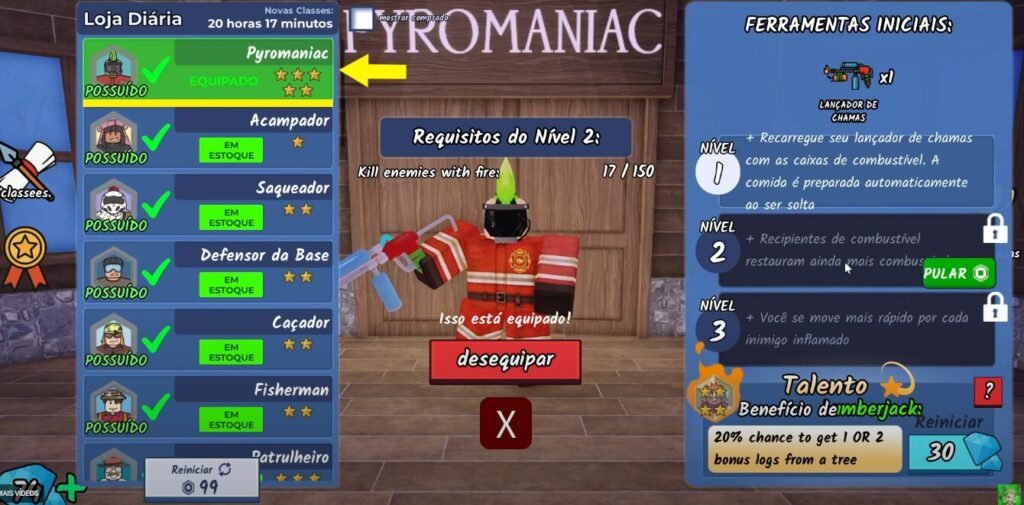Choose the Fisherman class row
Image resolution: width=1024 pixels, height=505 pixels.
(x=208, y=406)
